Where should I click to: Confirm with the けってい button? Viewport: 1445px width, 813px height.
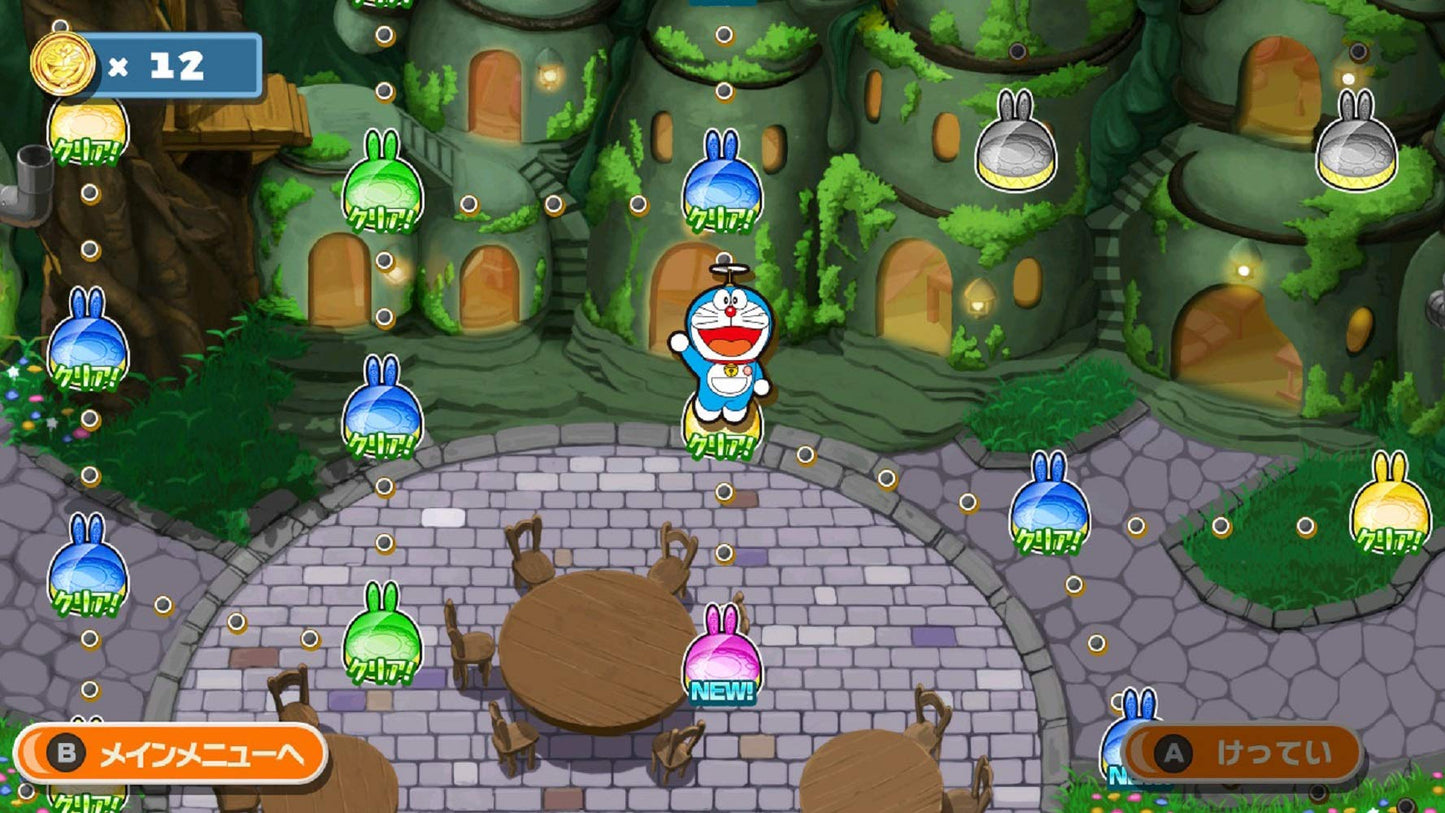point(1242,753)
